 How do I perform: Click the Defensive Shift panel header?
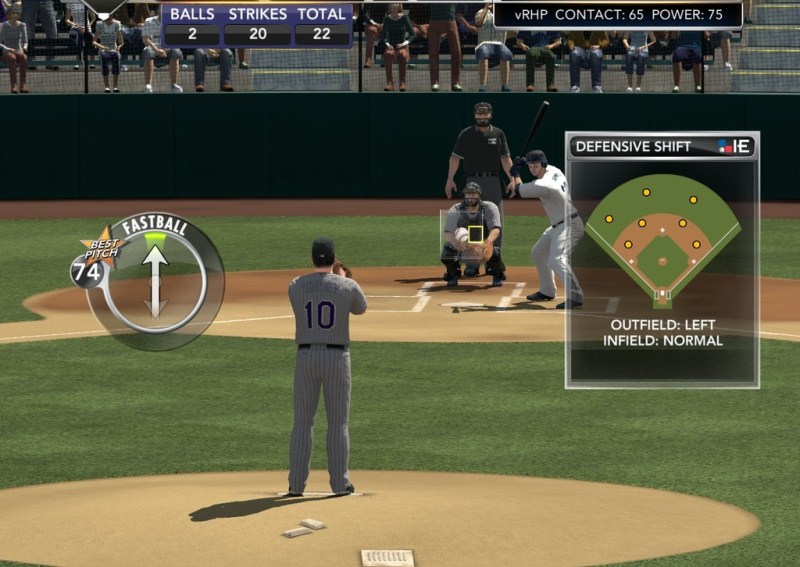tap(661, 146)
